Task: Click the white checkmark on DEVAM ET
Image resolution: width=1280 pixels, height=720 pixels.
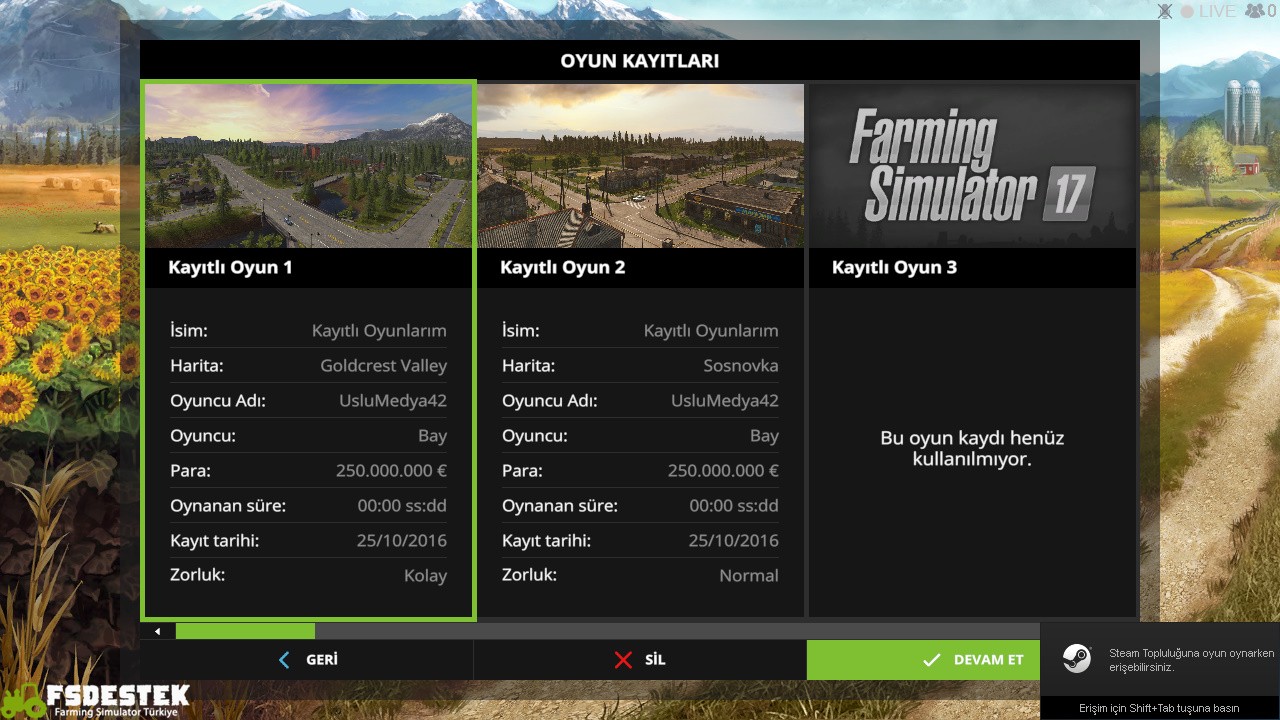Action: coord(932,659)
